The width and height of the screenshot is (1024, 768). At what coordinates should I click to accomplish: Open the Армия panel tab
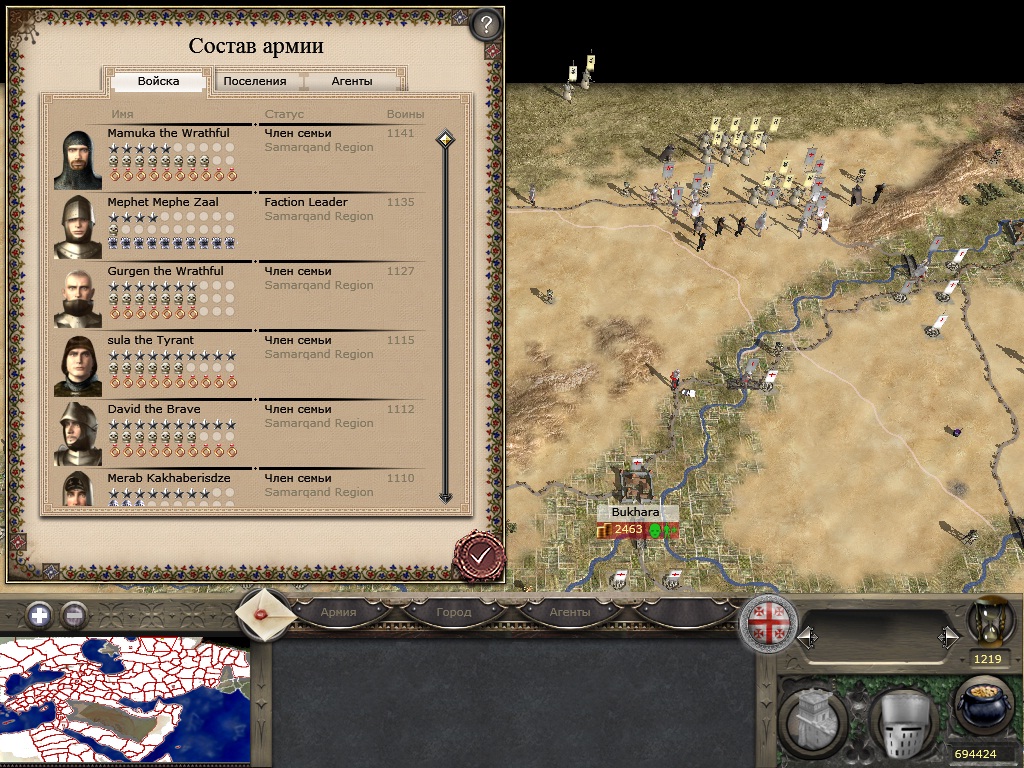tap(338, 612)
